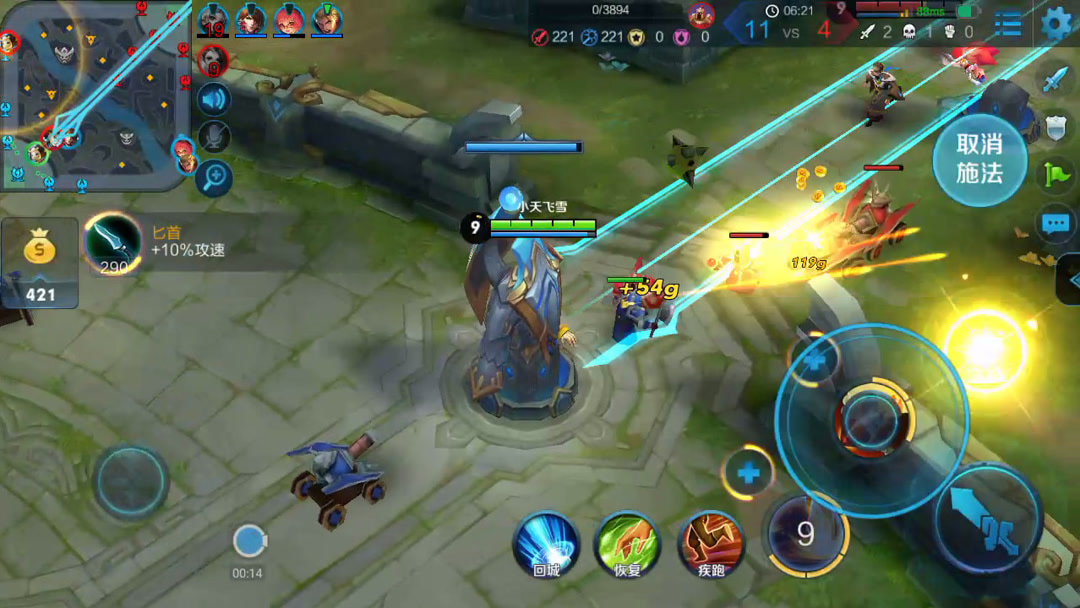Viewport: 1080px width, 608px height.
Task: Send the sword attack signal
Action: point(1056,80)
